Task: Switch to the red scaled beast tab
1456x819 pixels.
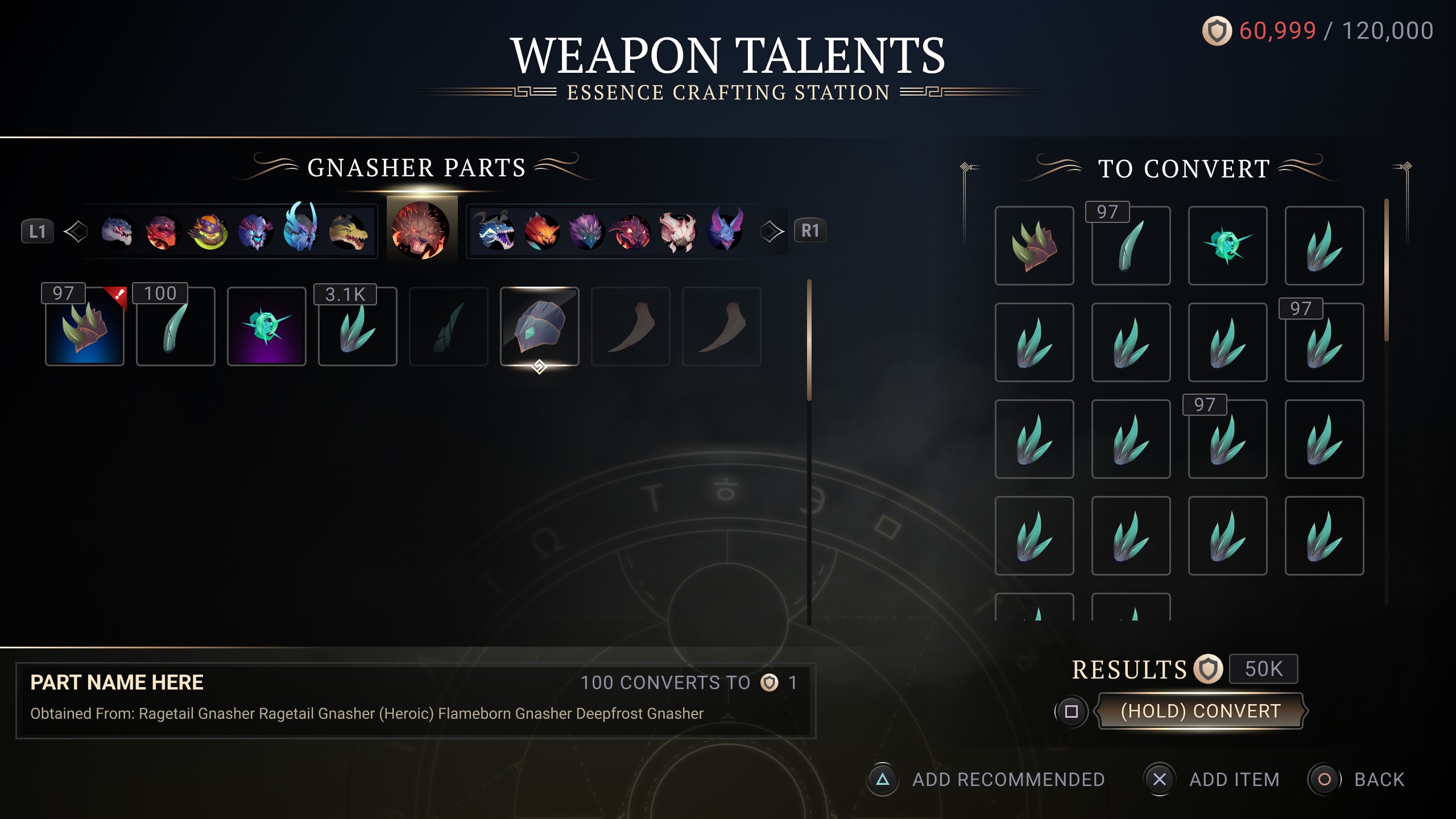Action: [162, 231]
